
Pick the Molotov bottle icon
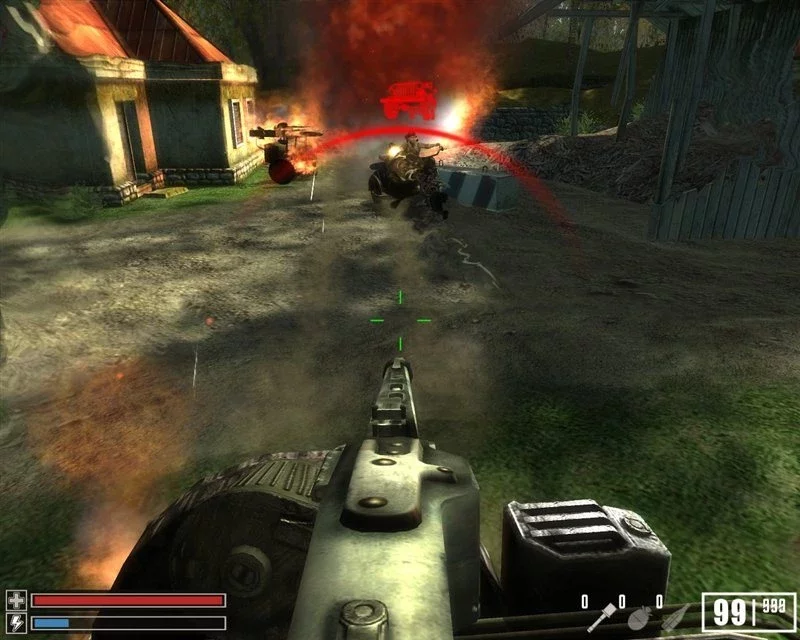click(676, 617)
